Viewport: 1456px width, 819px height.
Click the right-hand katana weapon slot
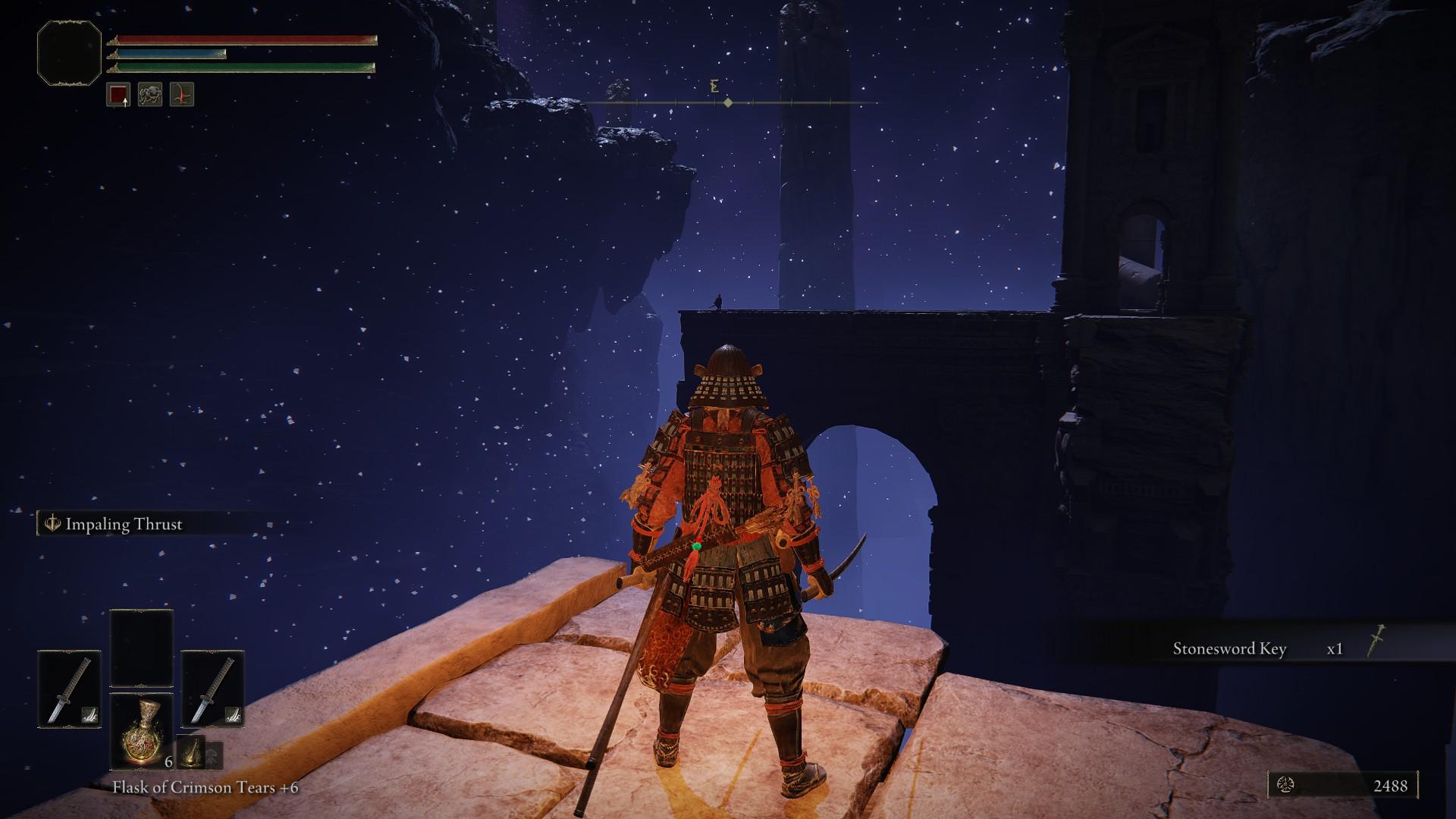click(x=212, y=689)
